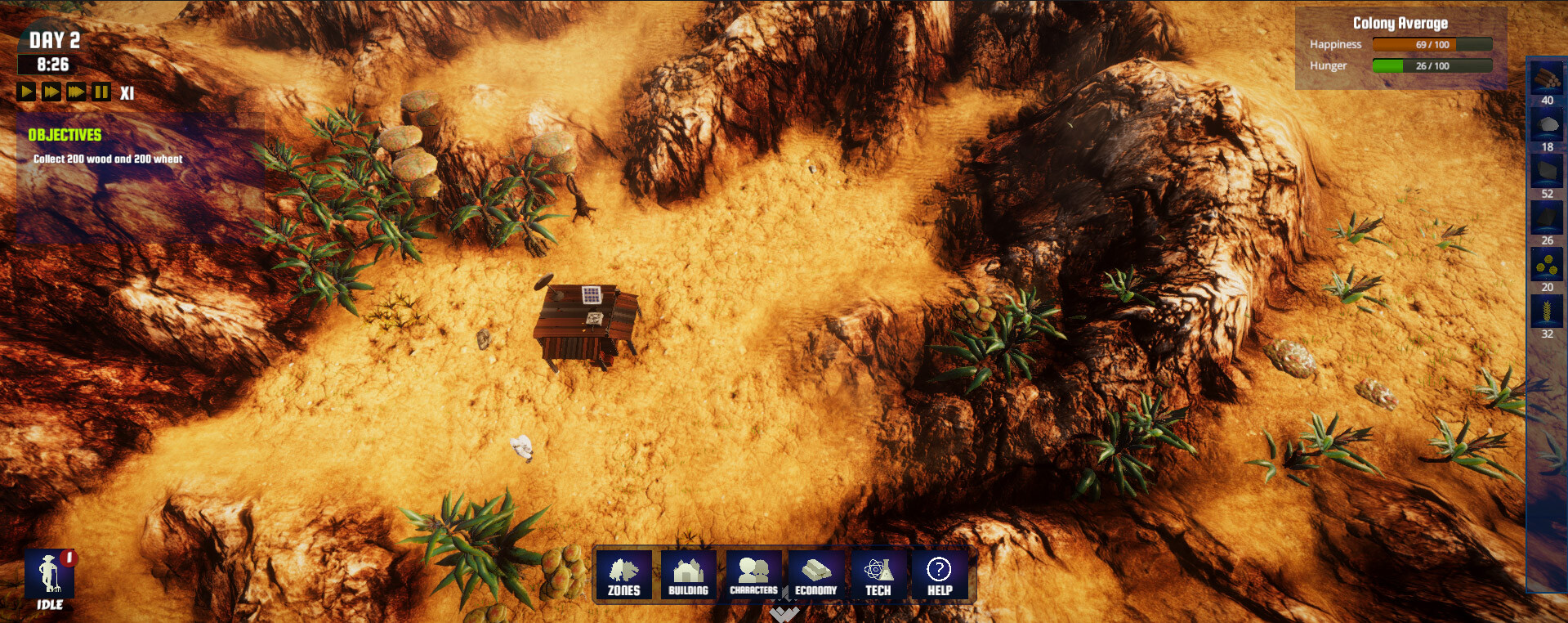Set game speed to normal play

(x=26, y=92)
